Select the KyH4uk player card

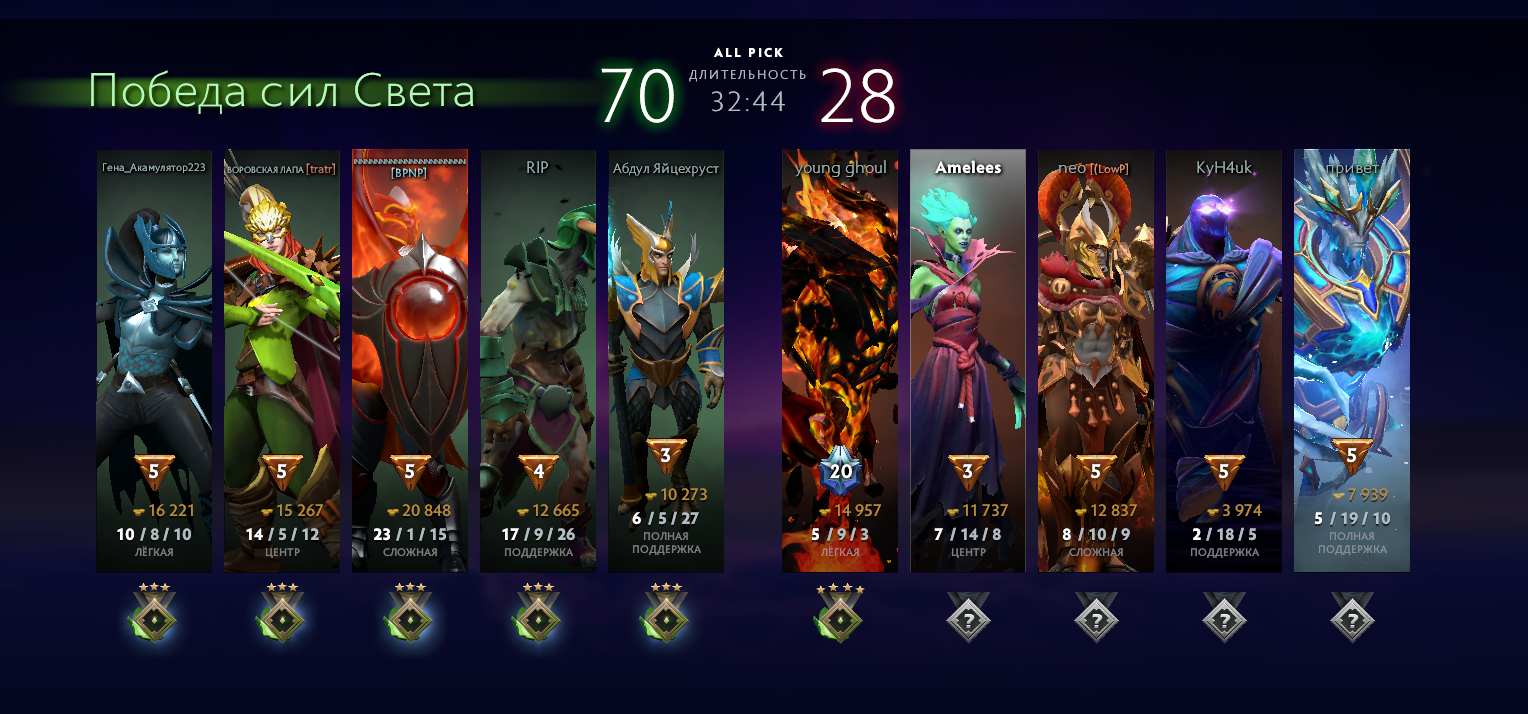click(x=1224, y=360)
